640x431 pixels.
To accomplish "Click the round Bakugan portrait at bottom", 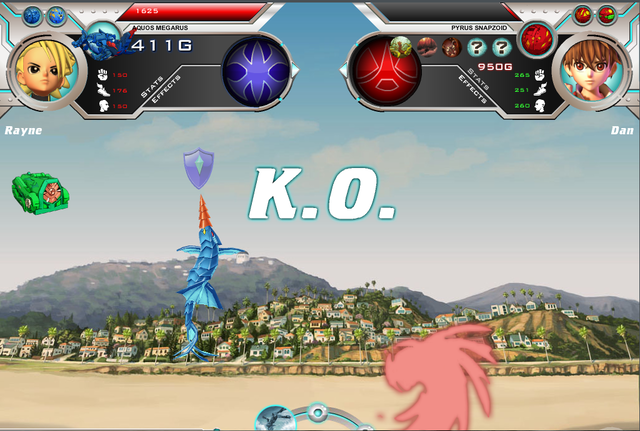I will (x=275, y=418).
